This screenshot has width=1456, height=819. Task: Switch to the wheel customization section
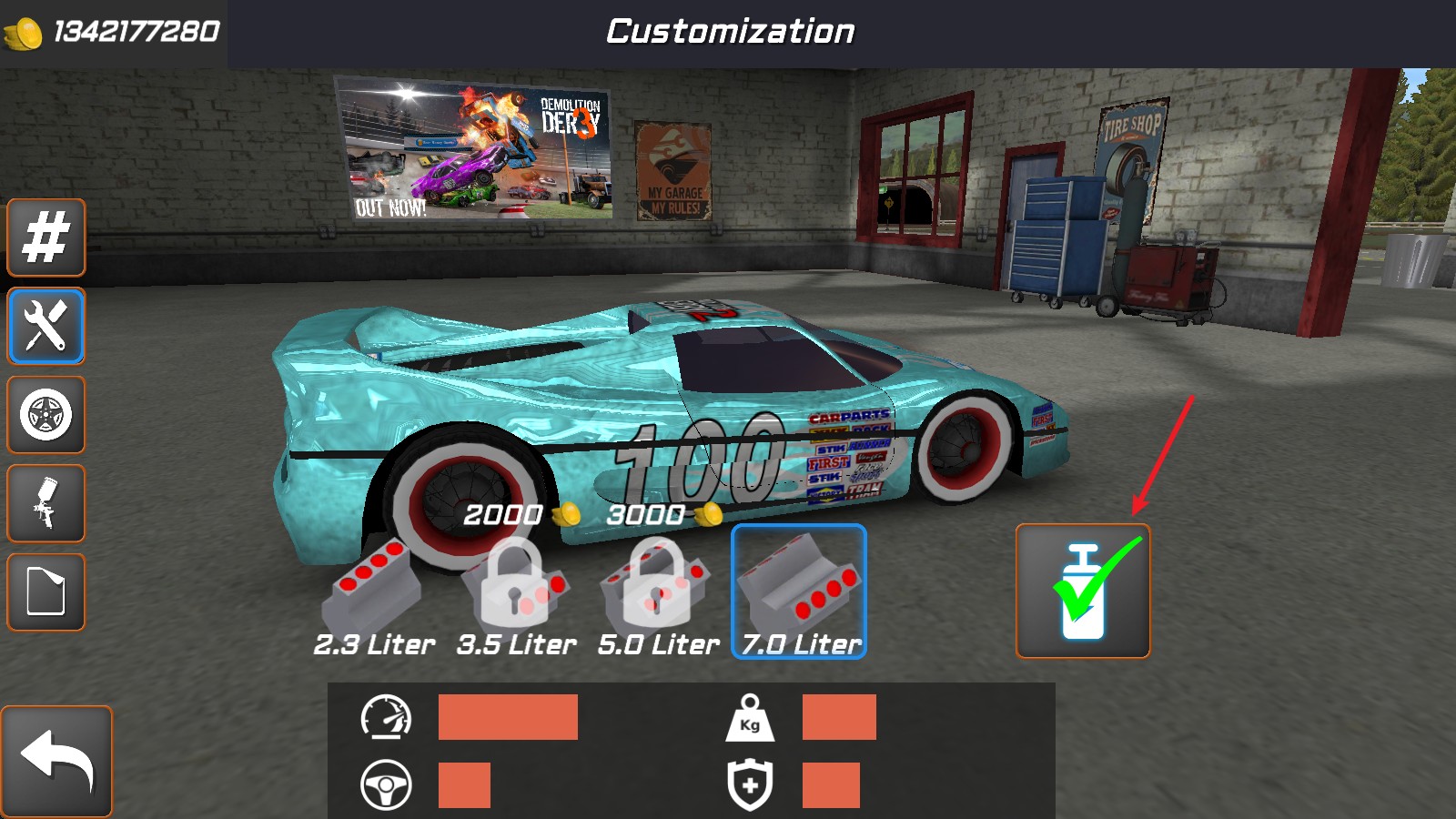[x=45, y=416]
